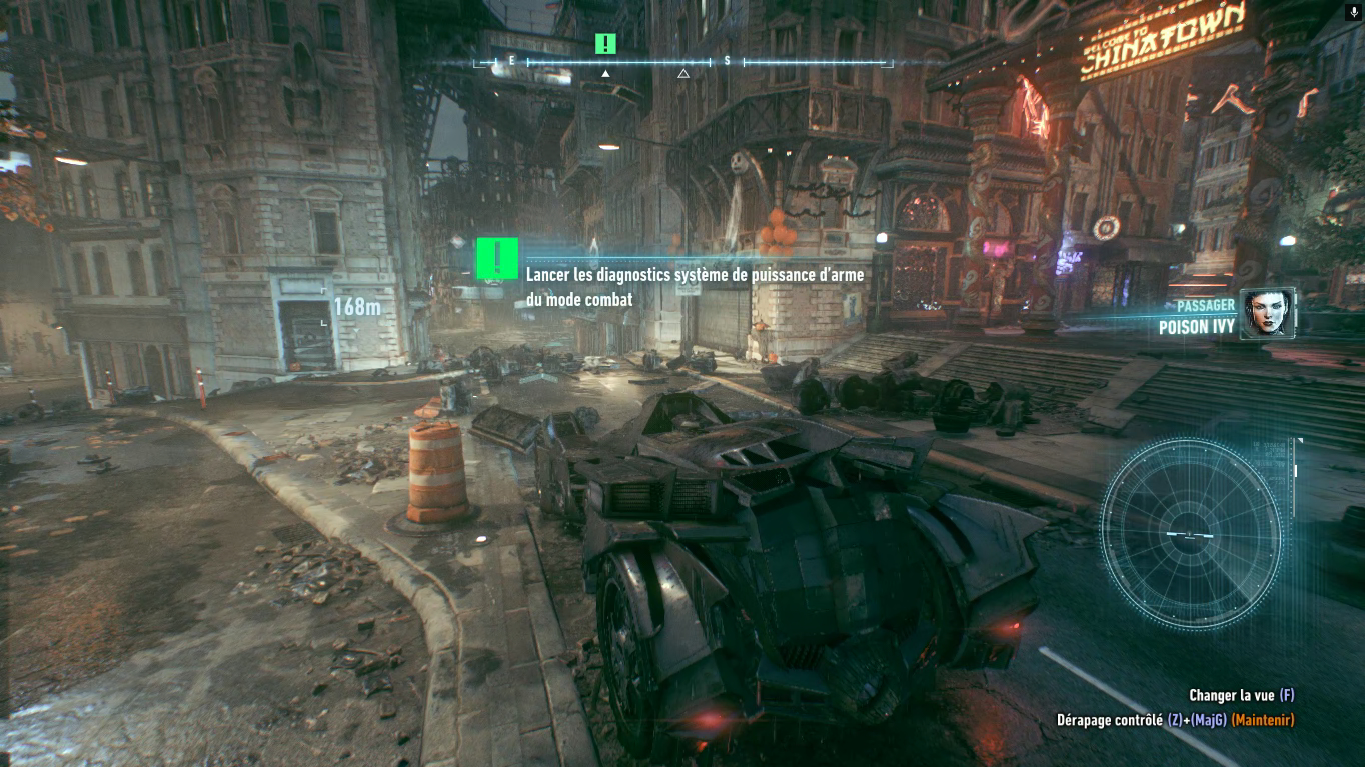
Task: Click the waypoint triangle on the compass
Action: click(x=684, y=71)
